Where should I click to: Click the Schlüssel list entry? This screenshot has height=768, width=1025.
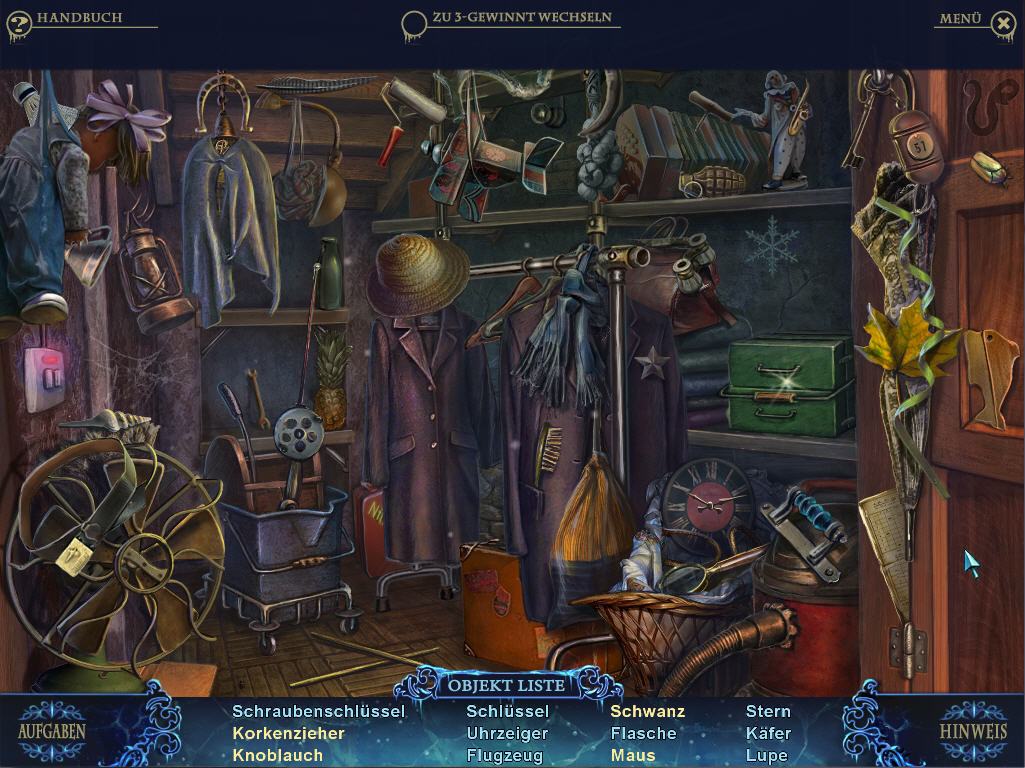(507, 711)
